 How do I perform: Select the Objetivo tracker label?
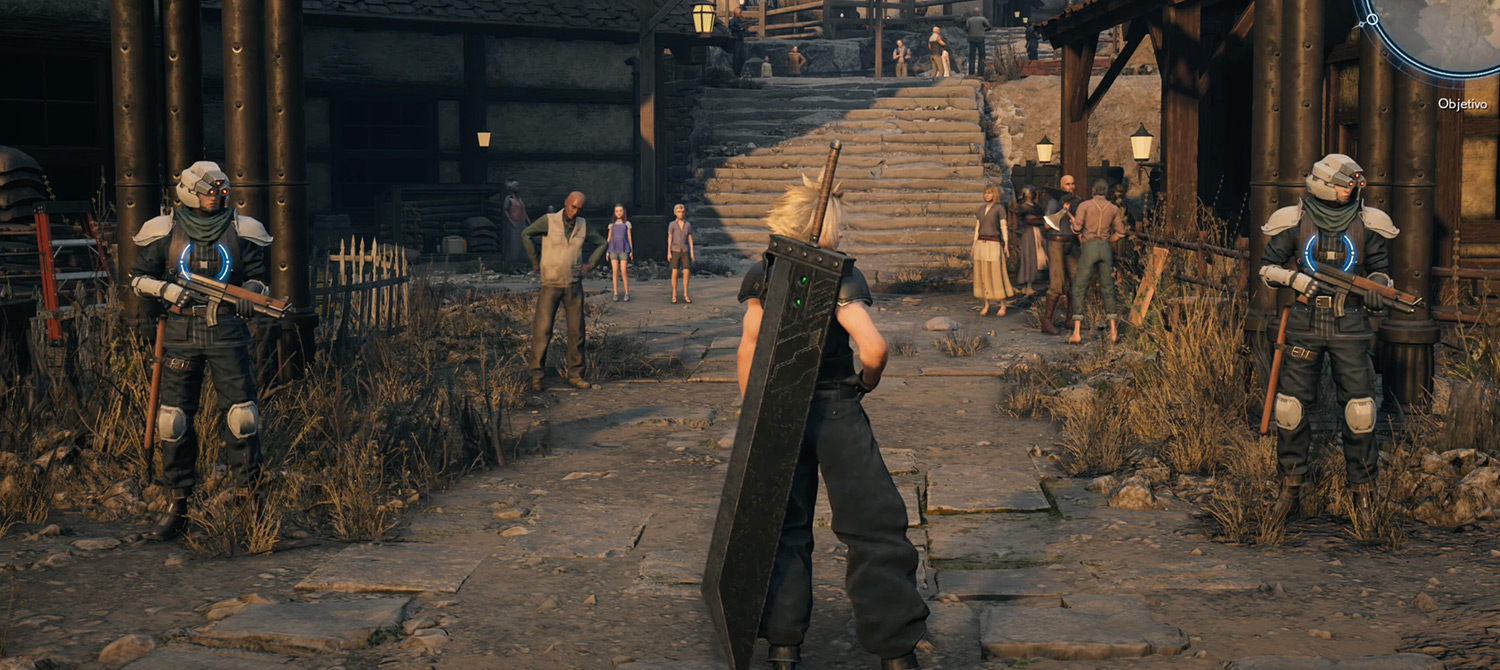[x=1462, y=104]
